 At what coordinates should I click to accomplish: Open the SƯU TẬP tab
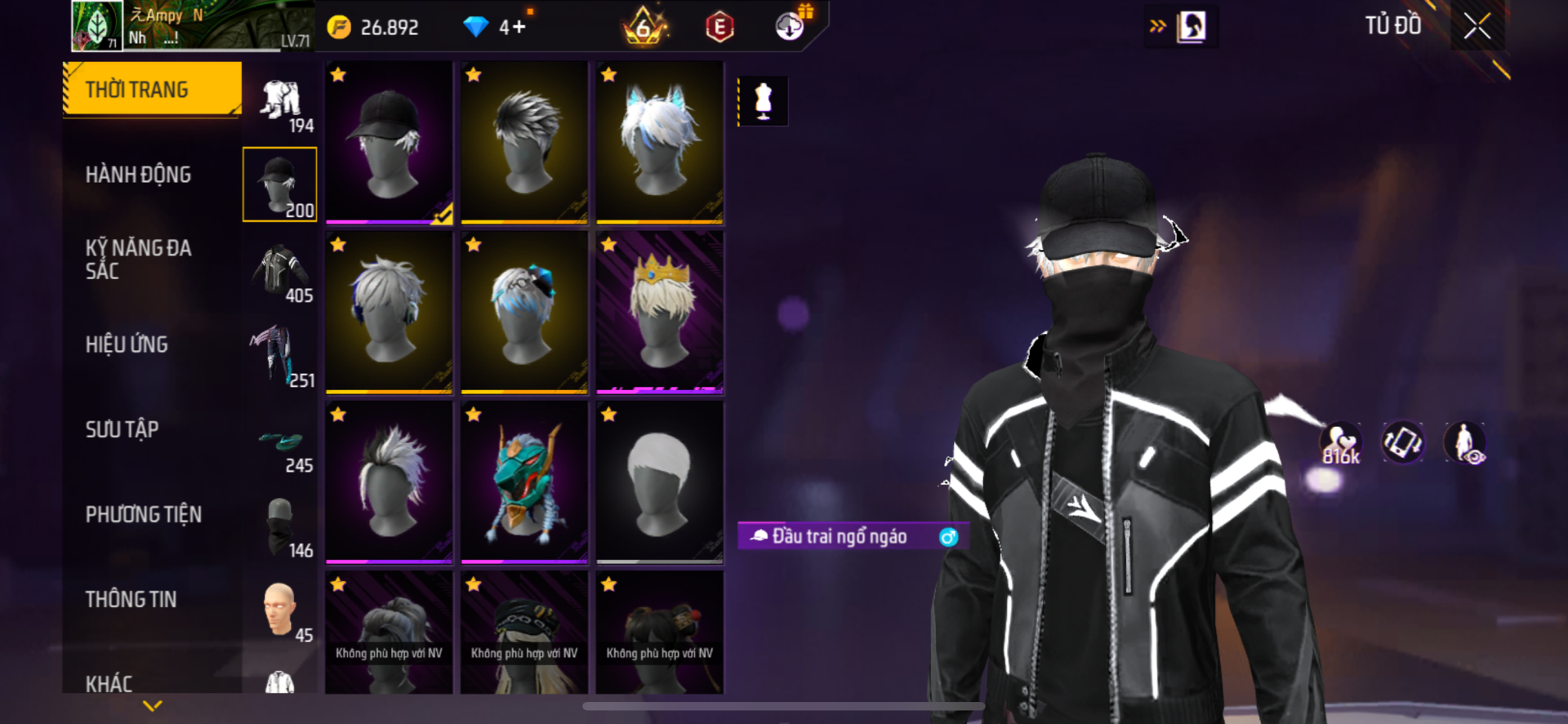point(122,429)
